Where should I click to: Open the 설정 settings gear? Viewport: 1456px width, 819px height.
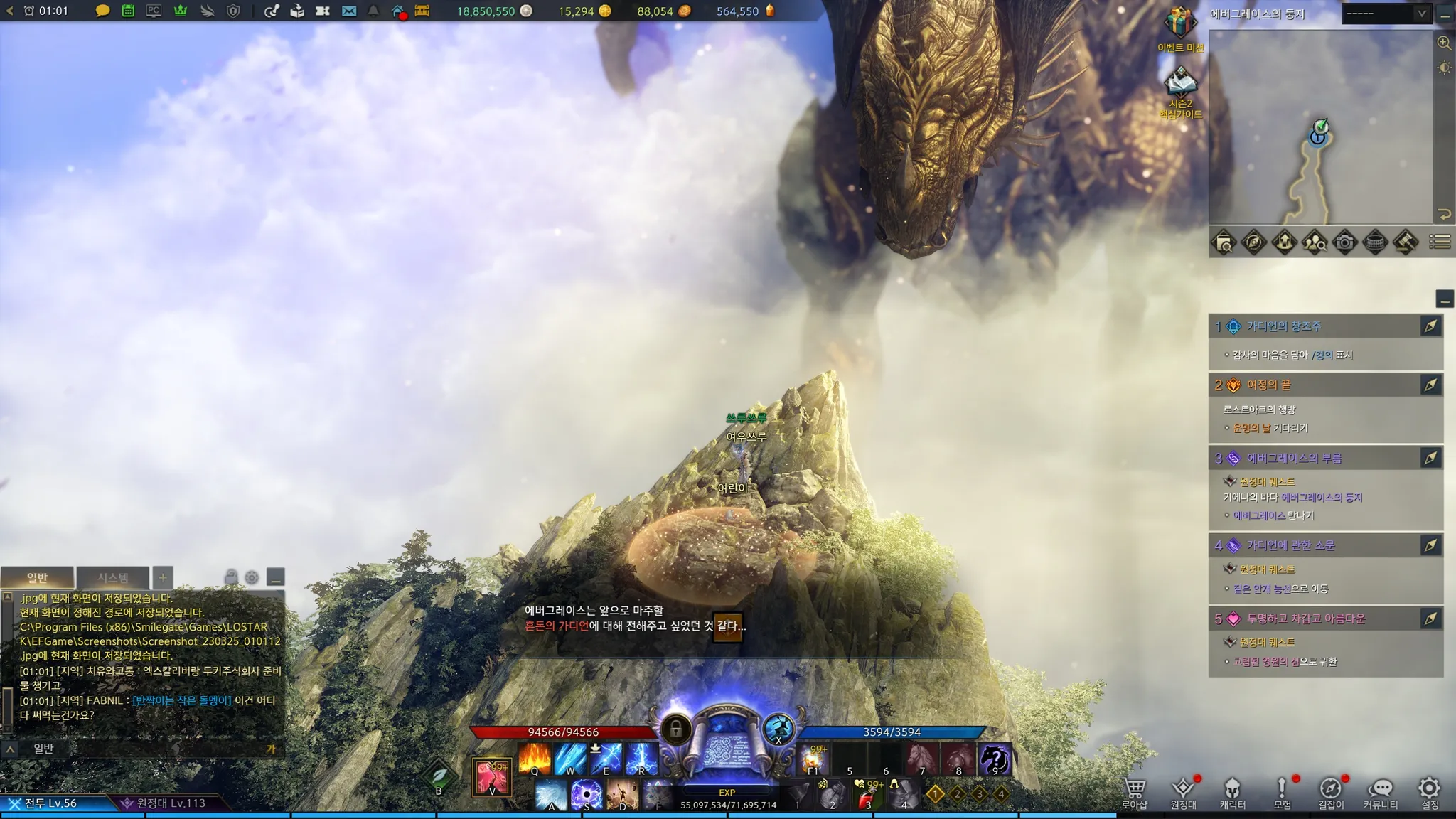click(1430, 792)
